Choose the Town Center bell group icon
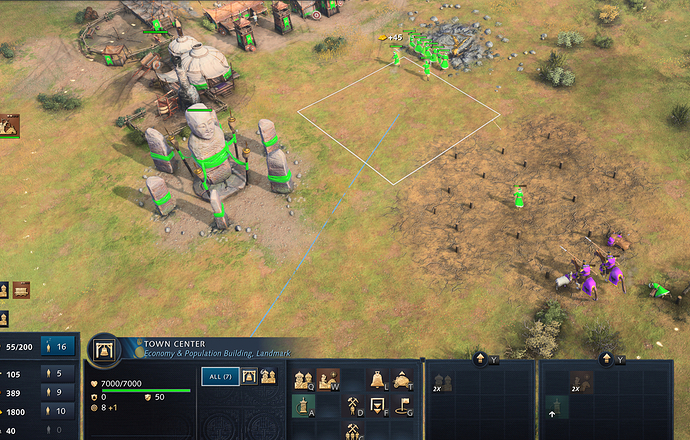This screenshot has height=440, width=690. pyautogui.click(x=250, y=377)
